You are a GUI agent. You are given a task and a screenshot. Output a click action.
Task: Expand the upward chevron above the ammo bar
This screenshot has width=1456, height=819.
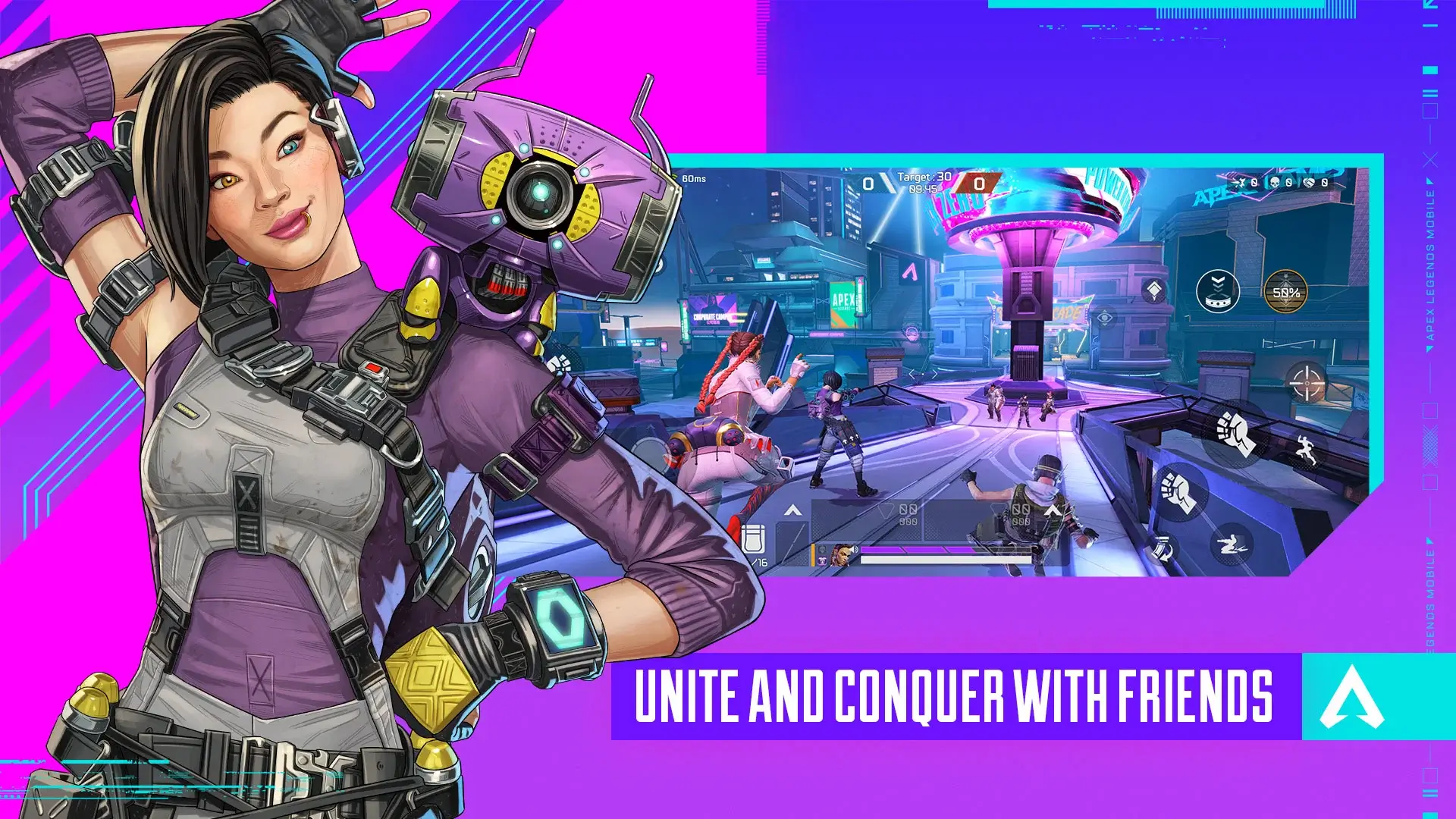[x=792, y=510]
